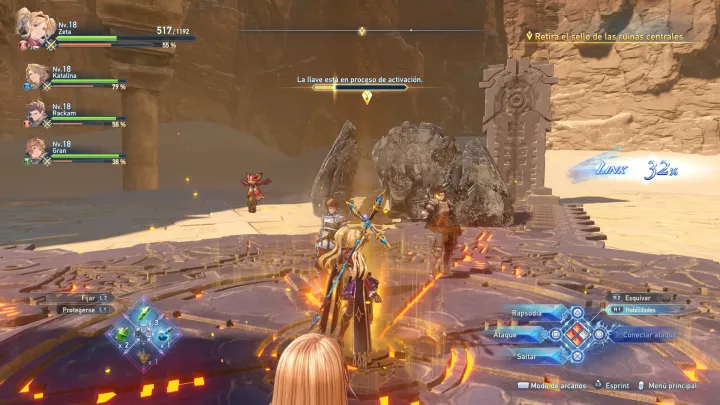Viewport: 720px width, 405px height.
Task: Click the red elemental diamond emblem
Action: (x=577, y=334)
